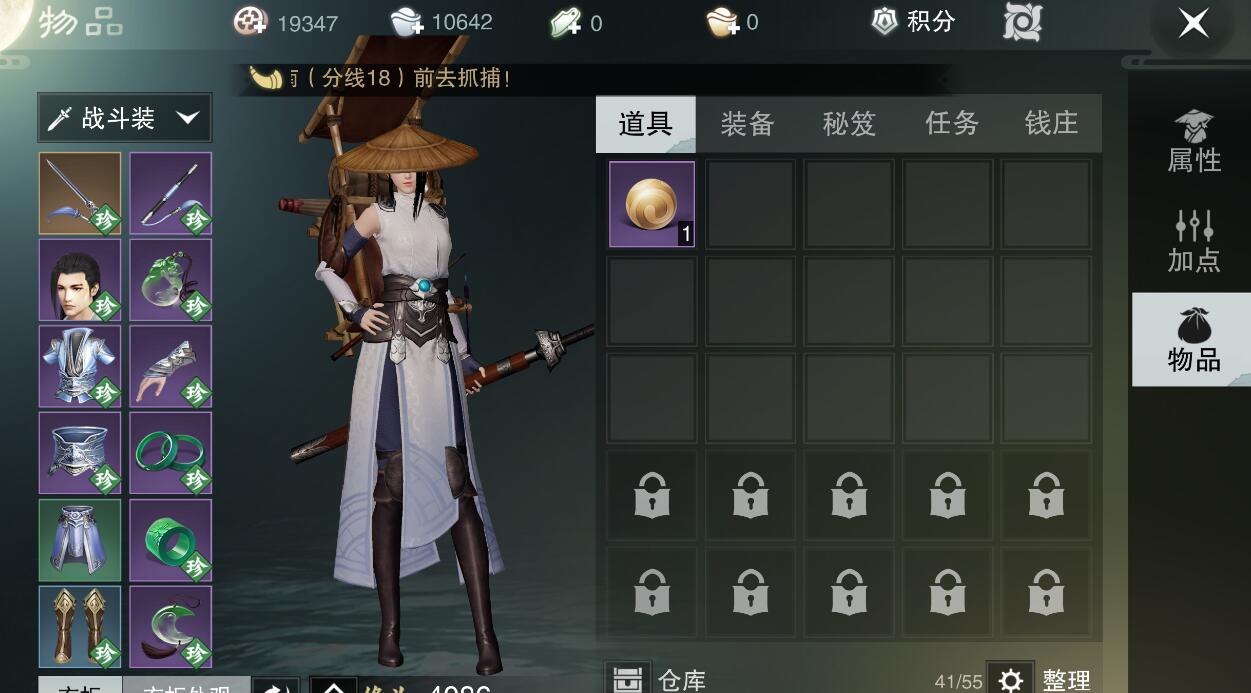Choose the silver chest armor slot
The height and width of the screenshot is (693, 1251).
[x=80, y=366]
